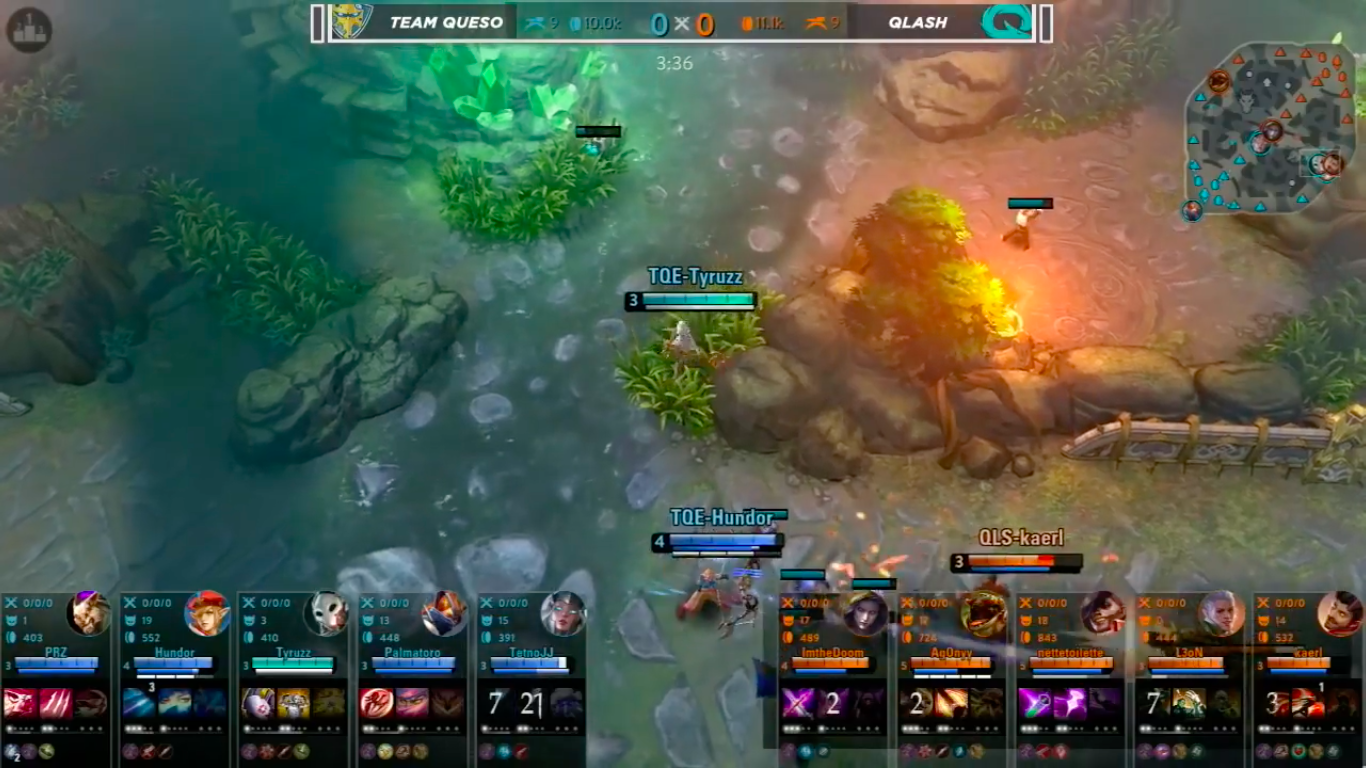Viewport: 1366px width, 768px height.
Task: View TetnoJJ's hero portrait
Action: [563, 613]
